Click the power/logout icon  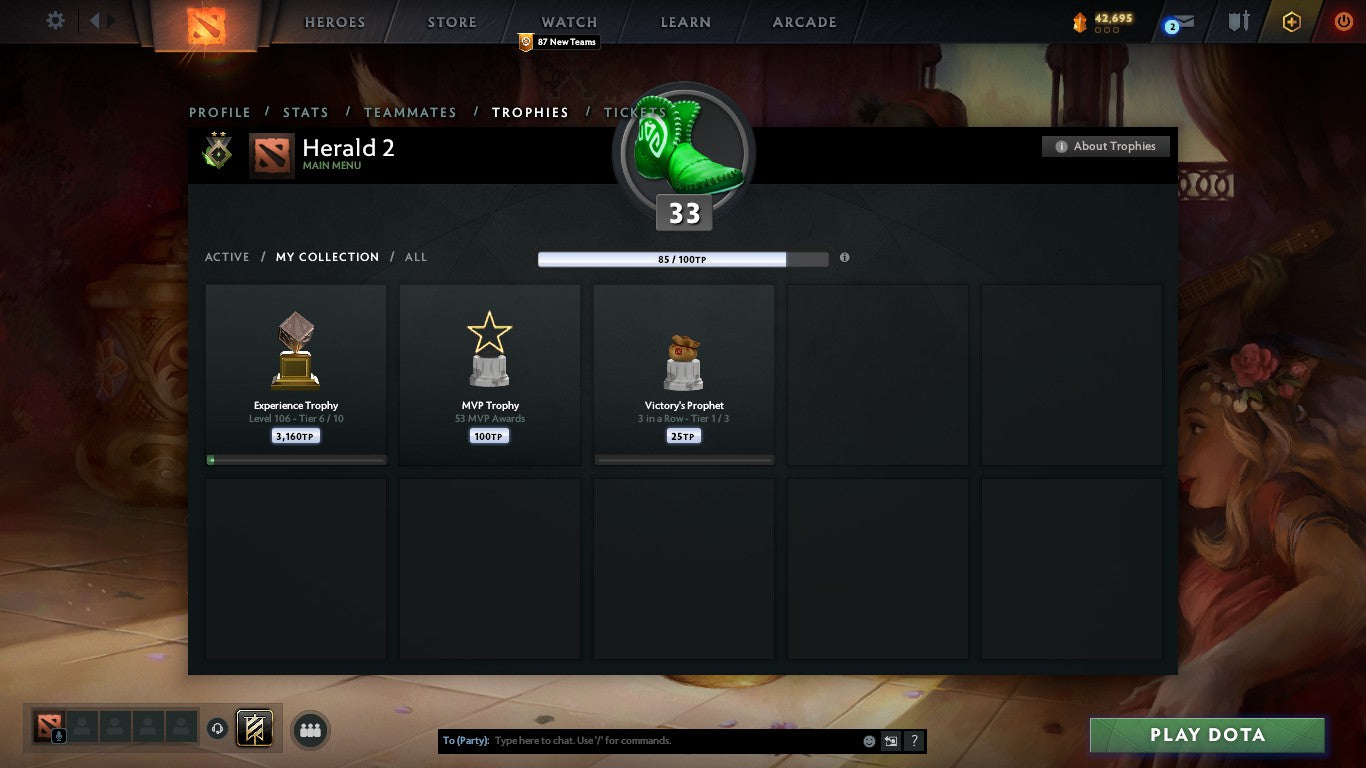pyautogui.click(x=1343, y=21)
